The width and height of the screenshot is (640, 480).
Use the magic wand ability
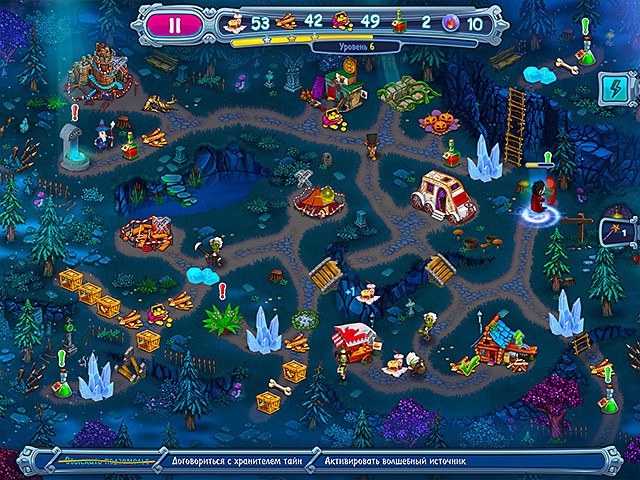pos(612,233)
